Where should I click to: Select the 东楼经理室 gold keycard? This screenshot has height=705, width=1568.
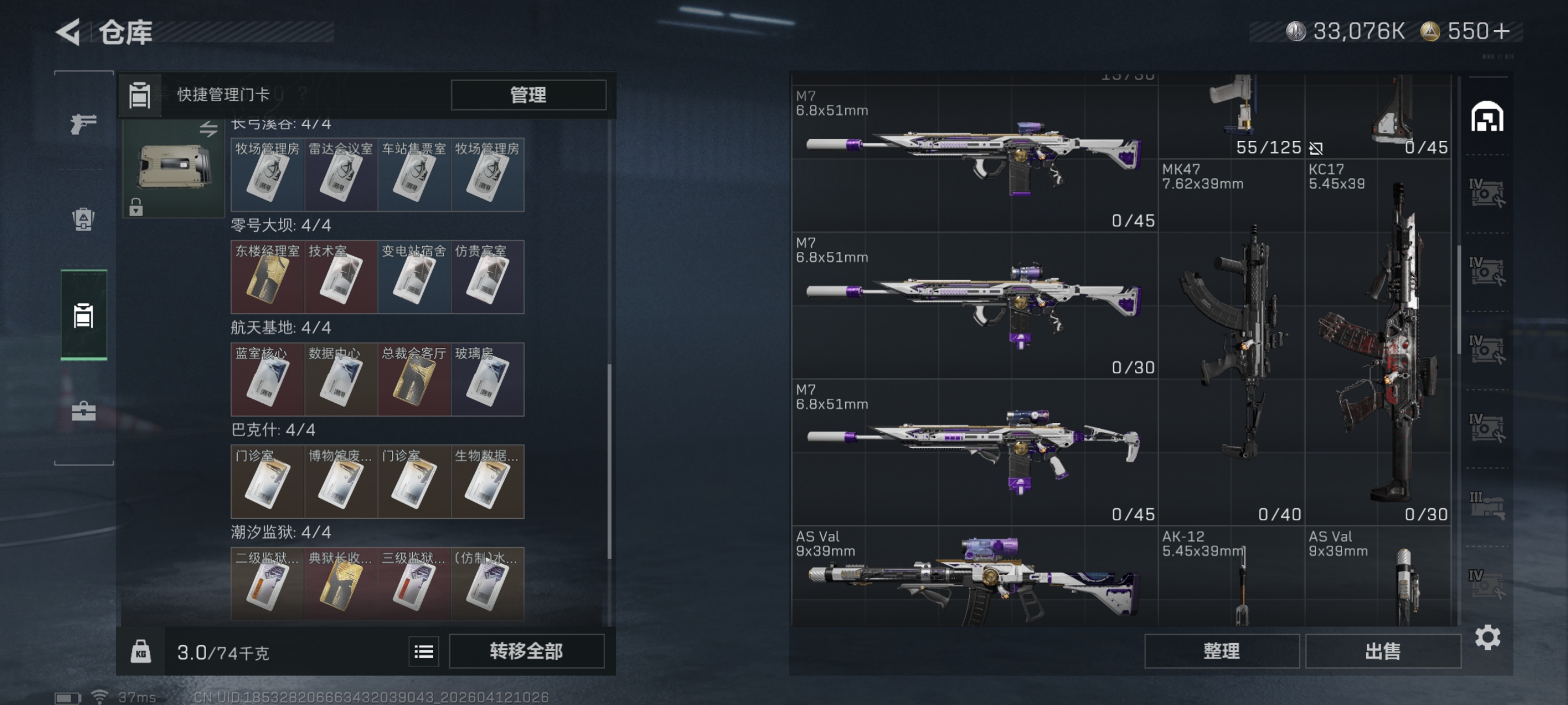[x=267, y=277]
